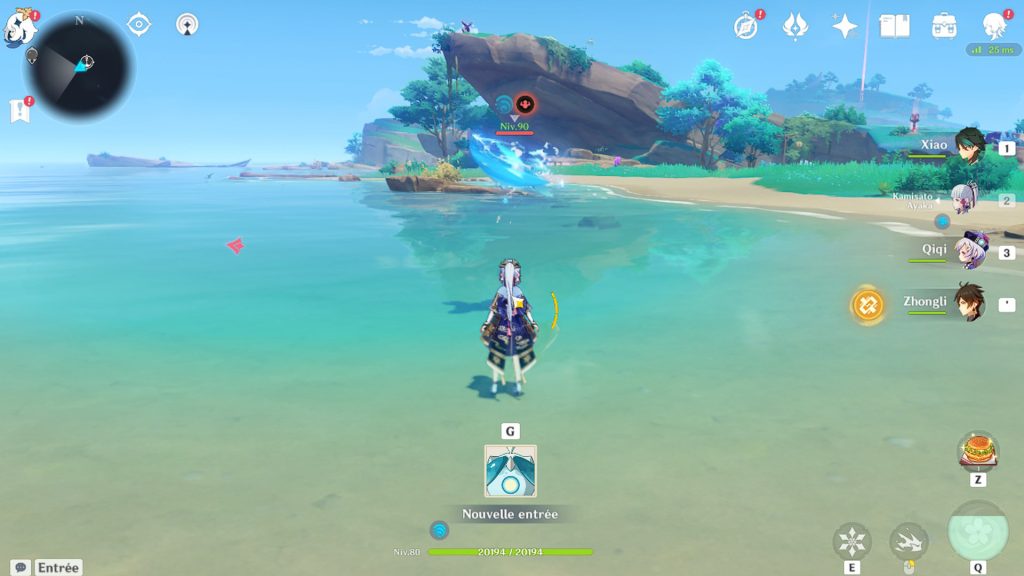Trigger the sprint dash icon
This screenshot has height=576, width=1024.
(x=908, y=542)
